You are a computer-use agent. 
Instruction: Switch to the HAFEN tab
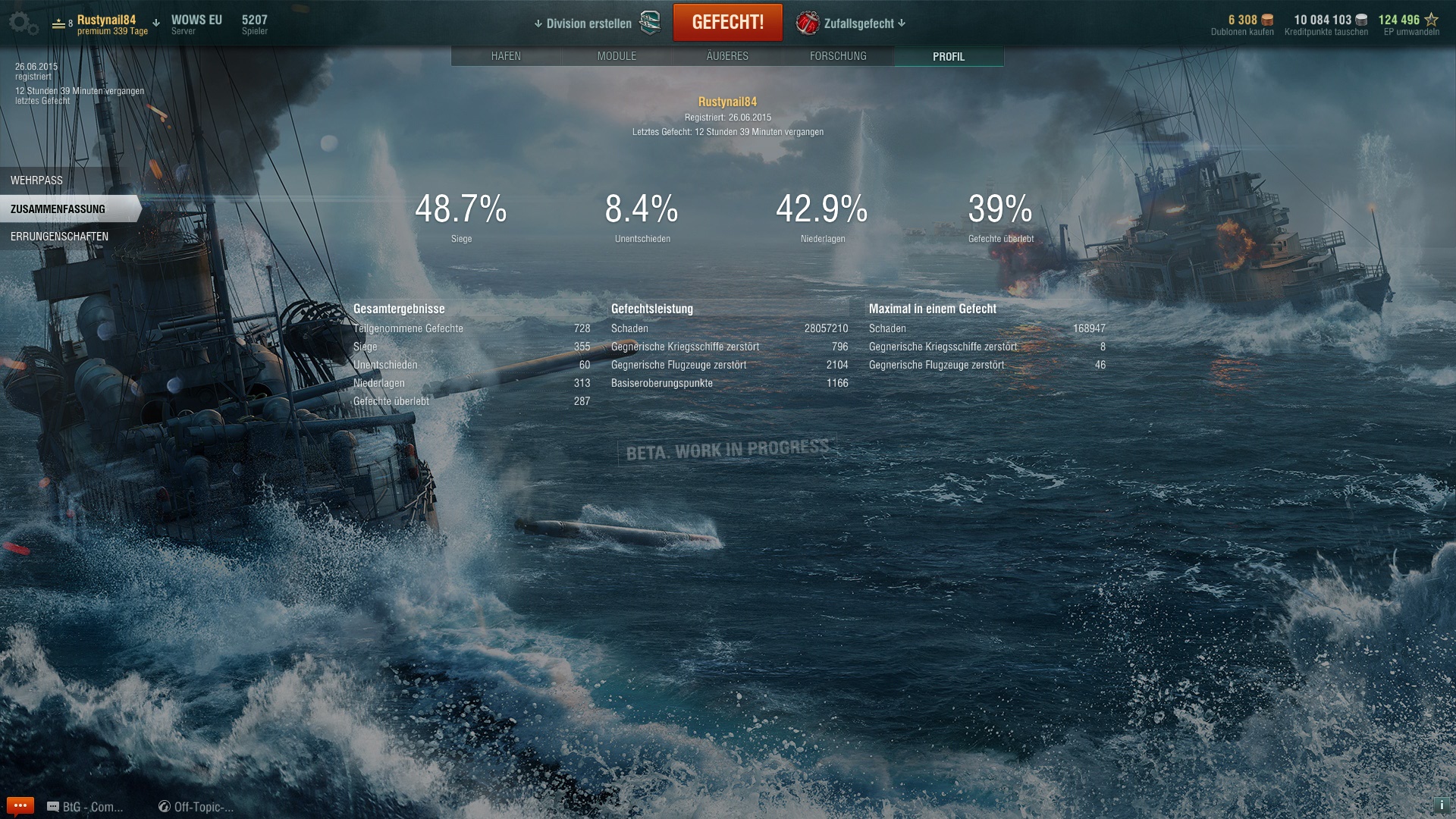coord(506,56)
